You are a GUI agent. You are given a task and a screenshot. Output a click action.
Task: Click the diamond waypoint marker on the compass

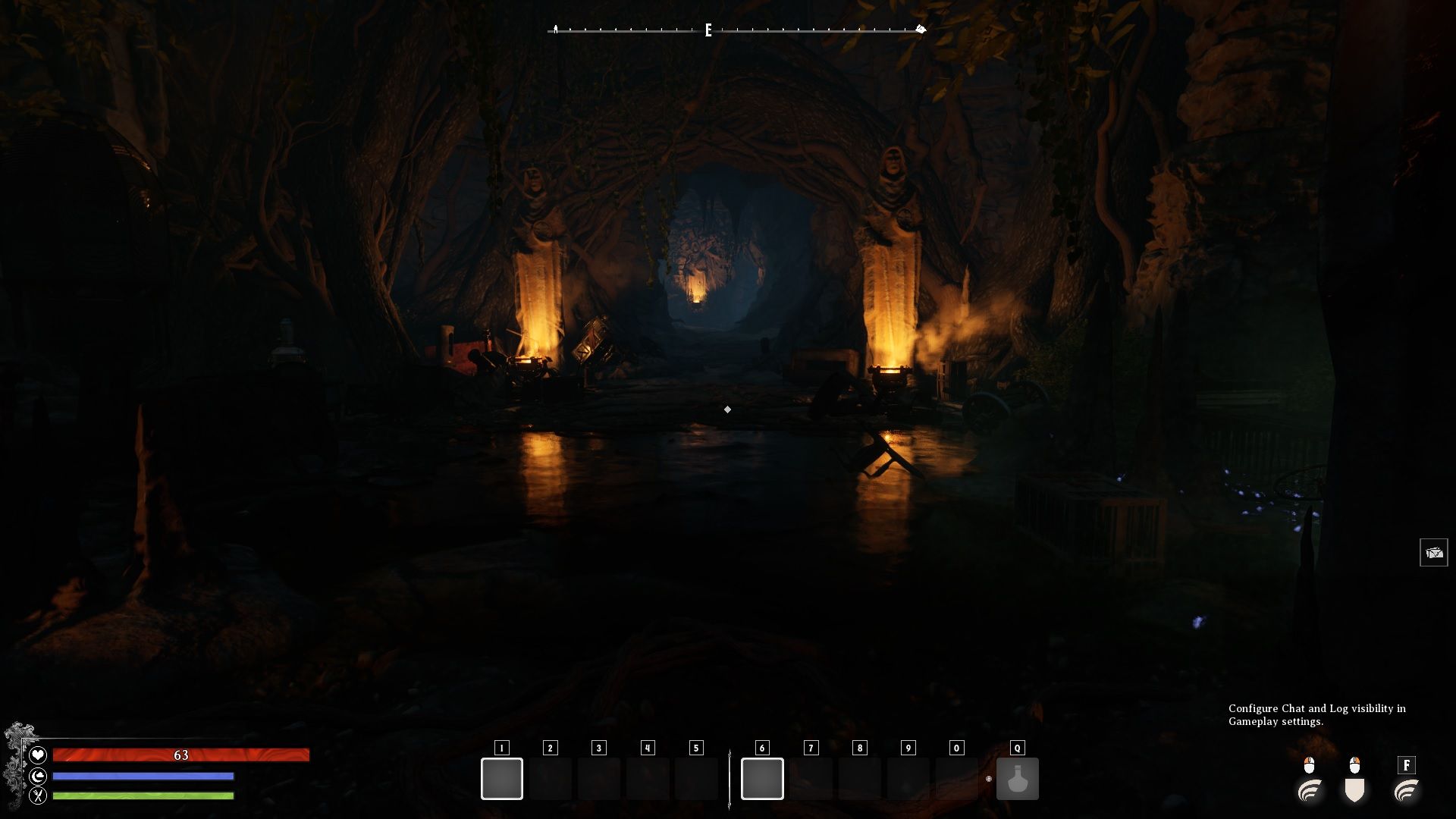click(x=921, y=30)
